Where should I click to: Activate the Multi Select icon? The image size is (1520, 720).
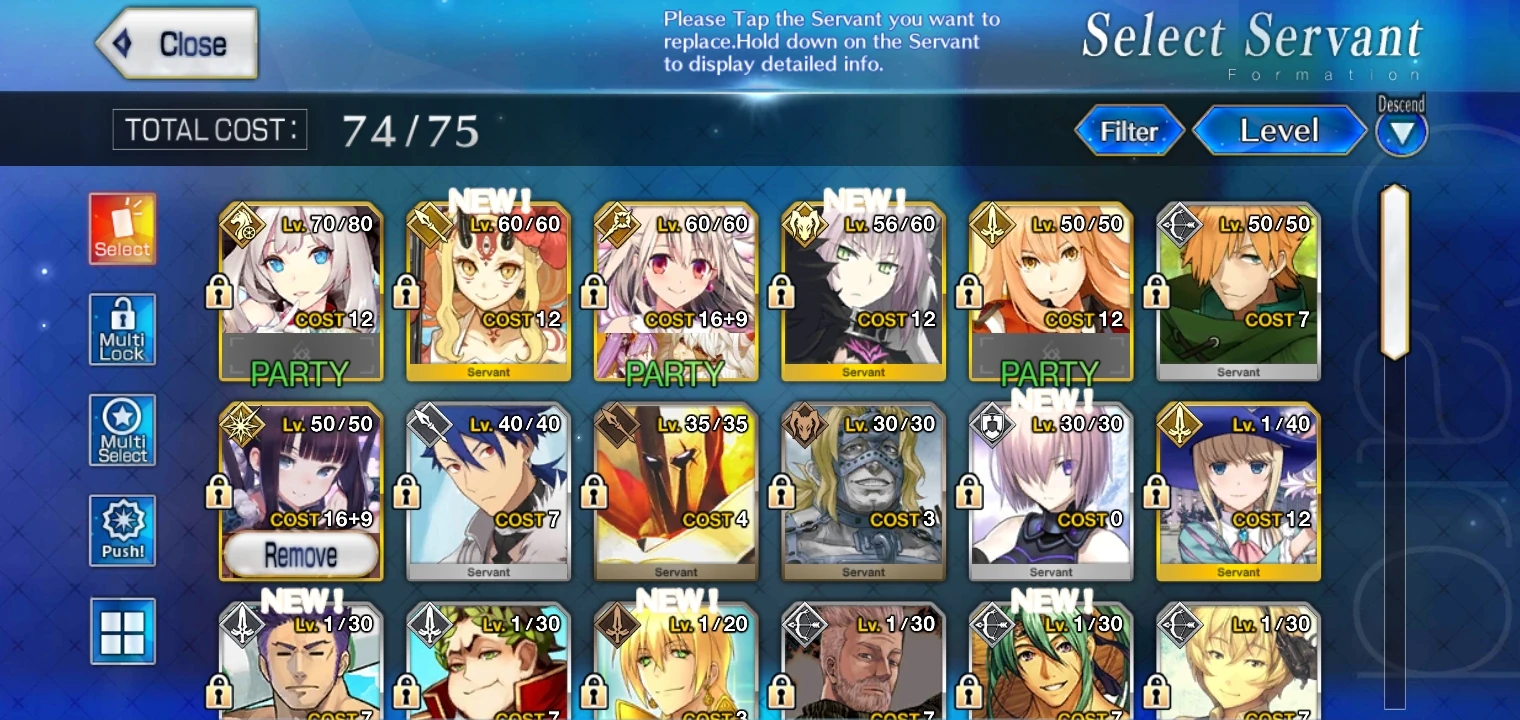pos(121,430)
